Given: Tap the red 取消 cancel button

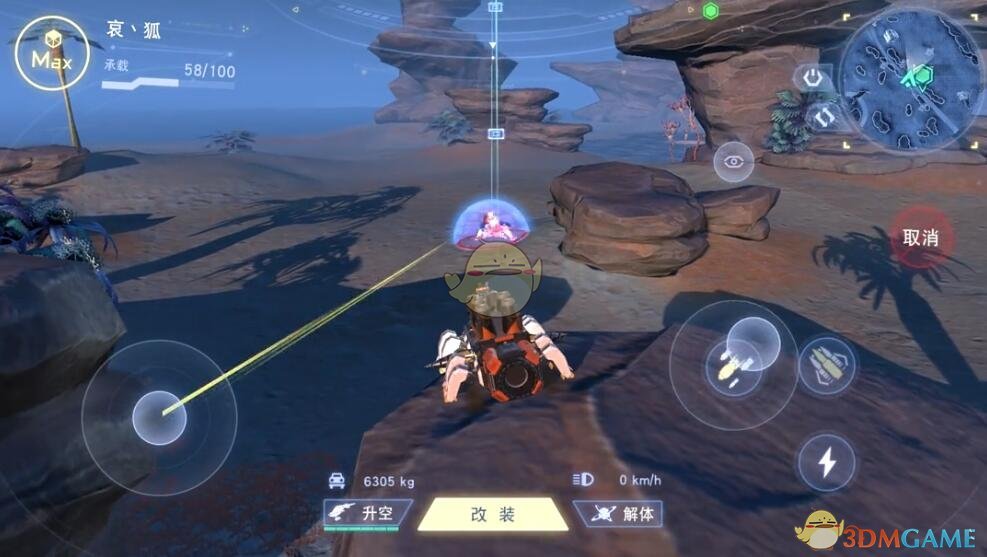Looking at the screenshot, I should pos(921,238).
